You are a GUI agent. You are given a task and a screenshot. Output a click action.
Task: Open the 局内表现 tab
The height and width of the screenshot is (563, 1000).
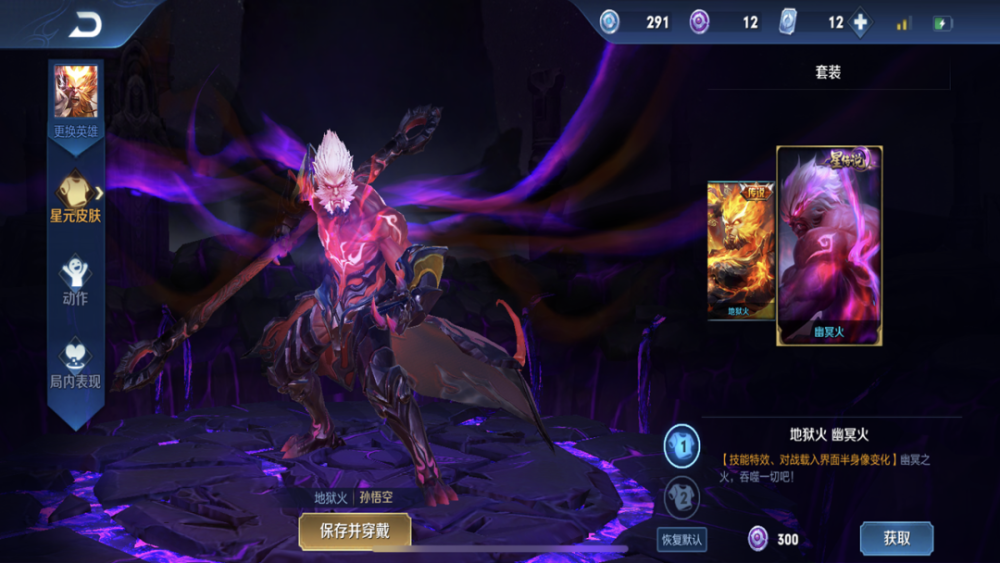(76, 363)
